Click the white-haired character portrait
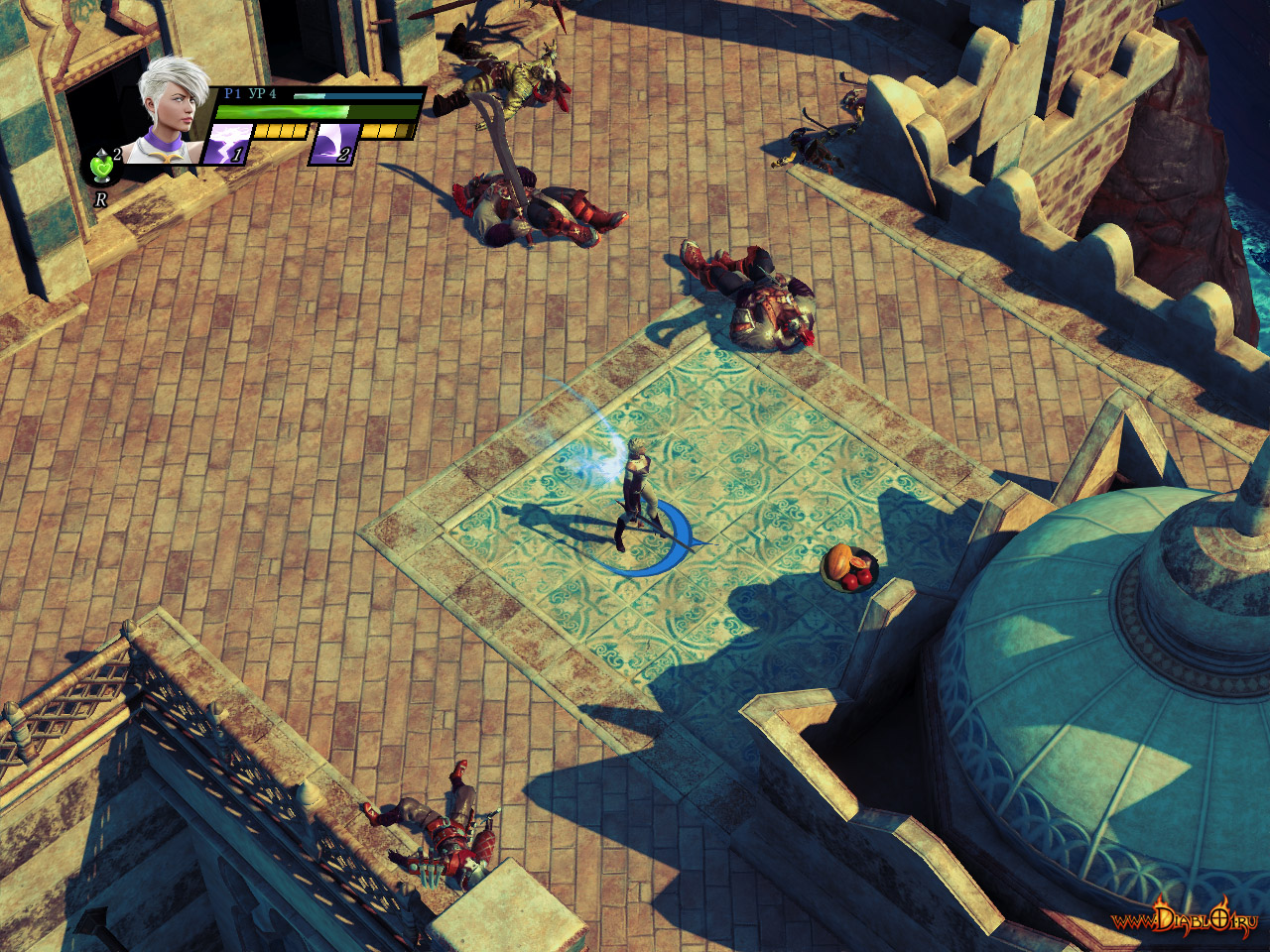The height and width of the screenshot is (952, 1270). click(171, 111)
